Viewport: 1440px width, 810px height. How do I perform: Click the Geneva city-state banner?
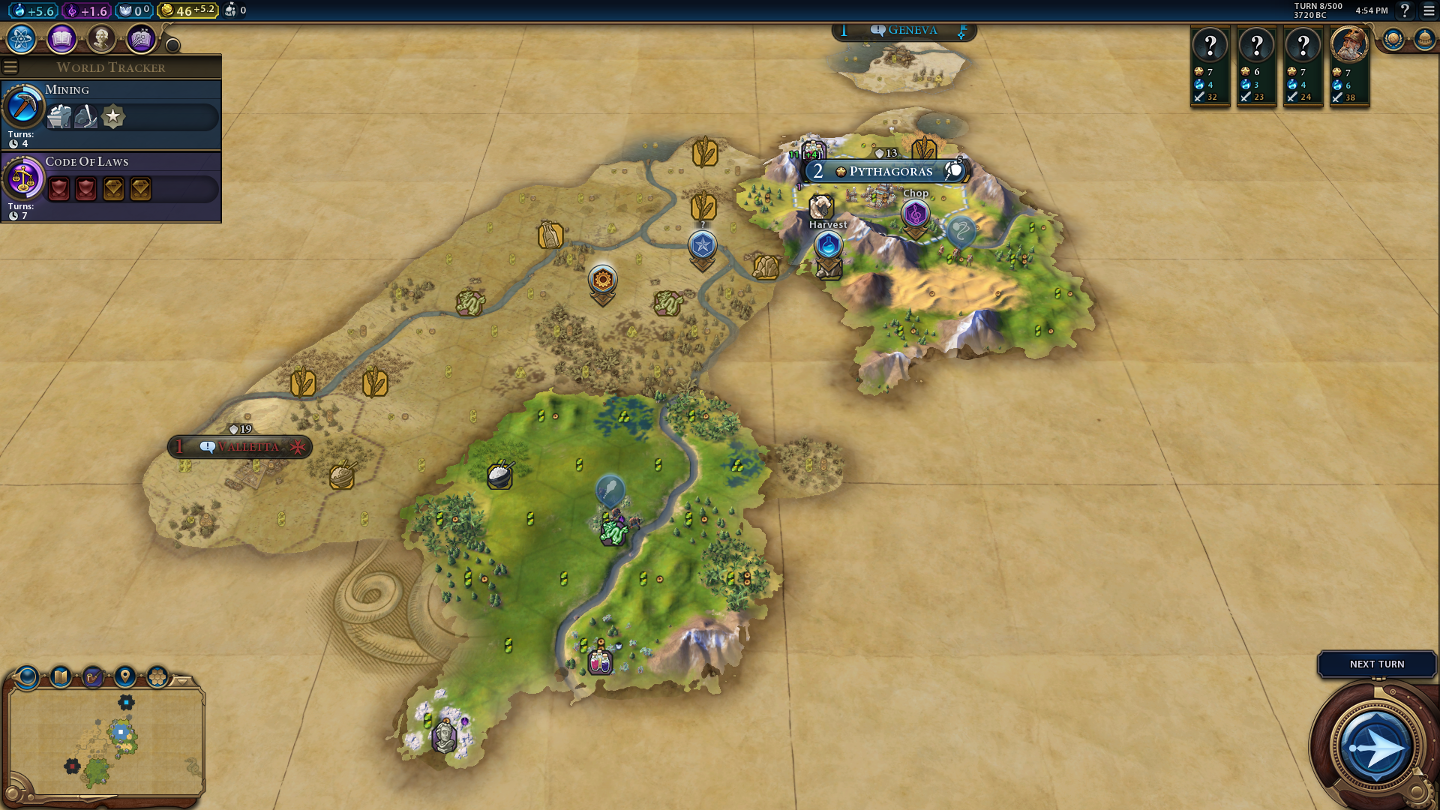point(904,31)
